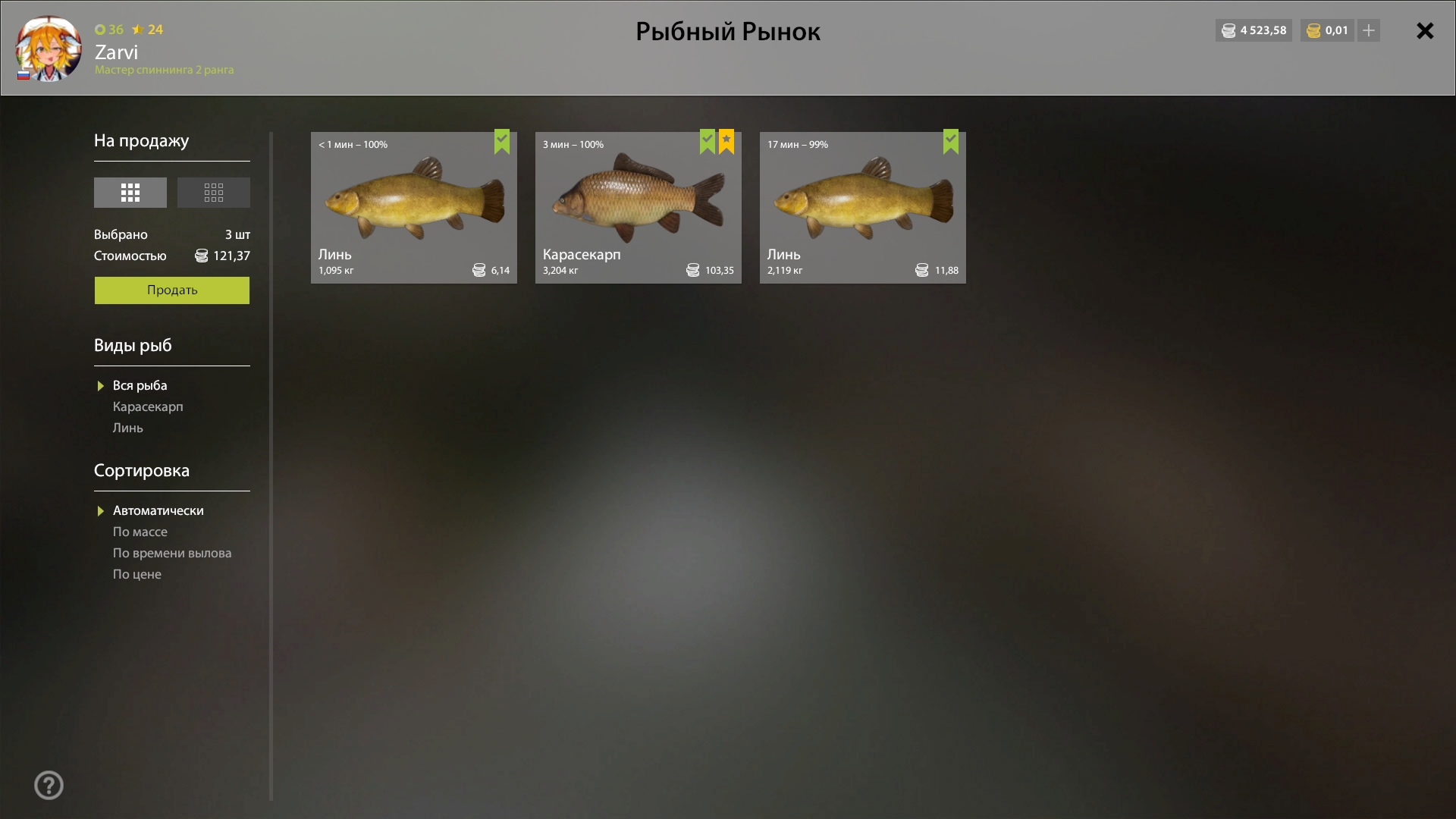
Task: Show all fish via Вся рыба filter
Action: 140,386
